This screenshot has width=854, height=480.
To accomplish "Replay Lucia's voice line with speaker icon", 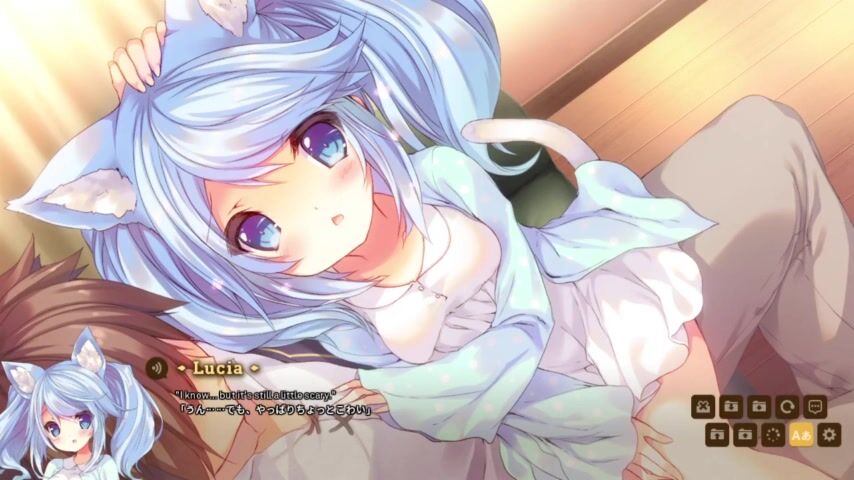I will (x=156, y=367).
